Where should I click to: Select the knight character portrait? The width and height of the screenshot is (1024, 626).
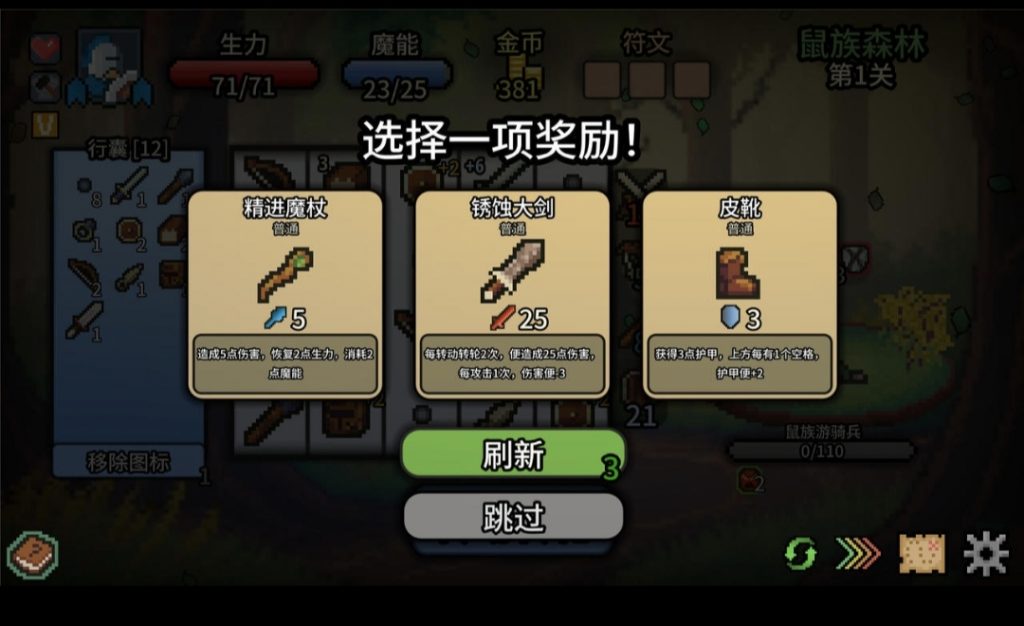point(108,68)
